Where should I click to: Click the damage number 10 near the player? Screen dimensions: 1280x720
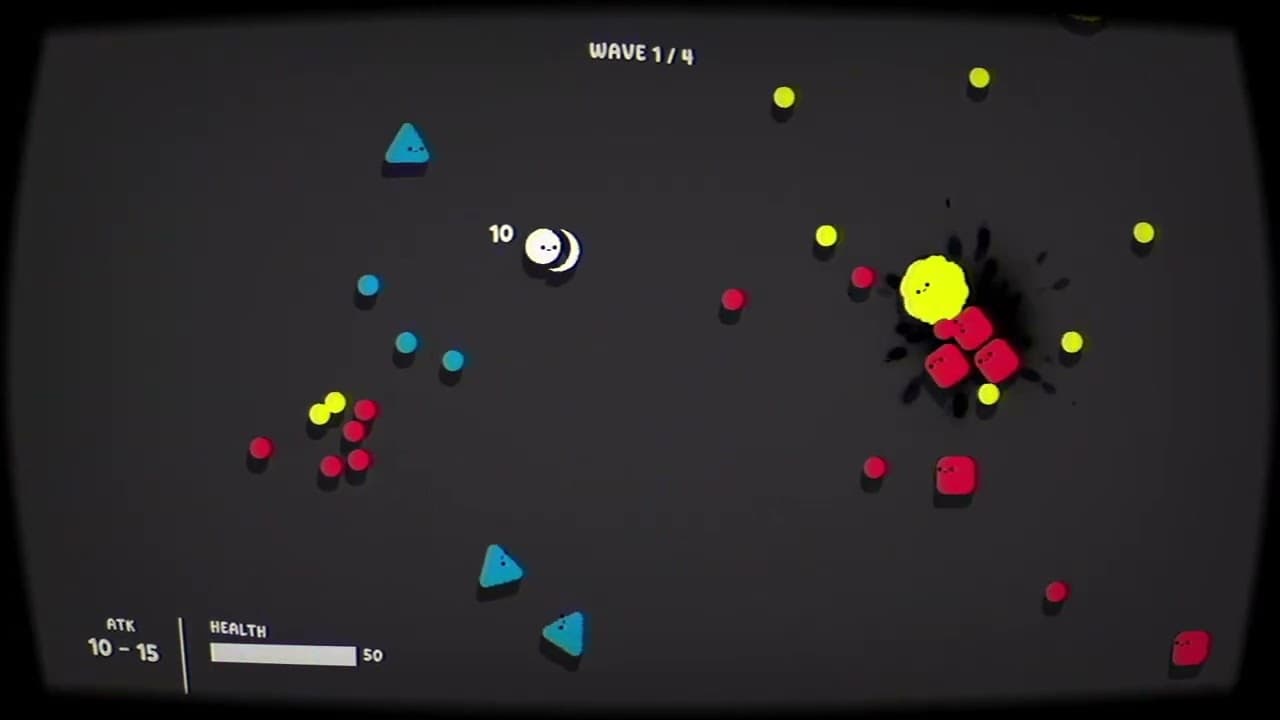point(501,233)
